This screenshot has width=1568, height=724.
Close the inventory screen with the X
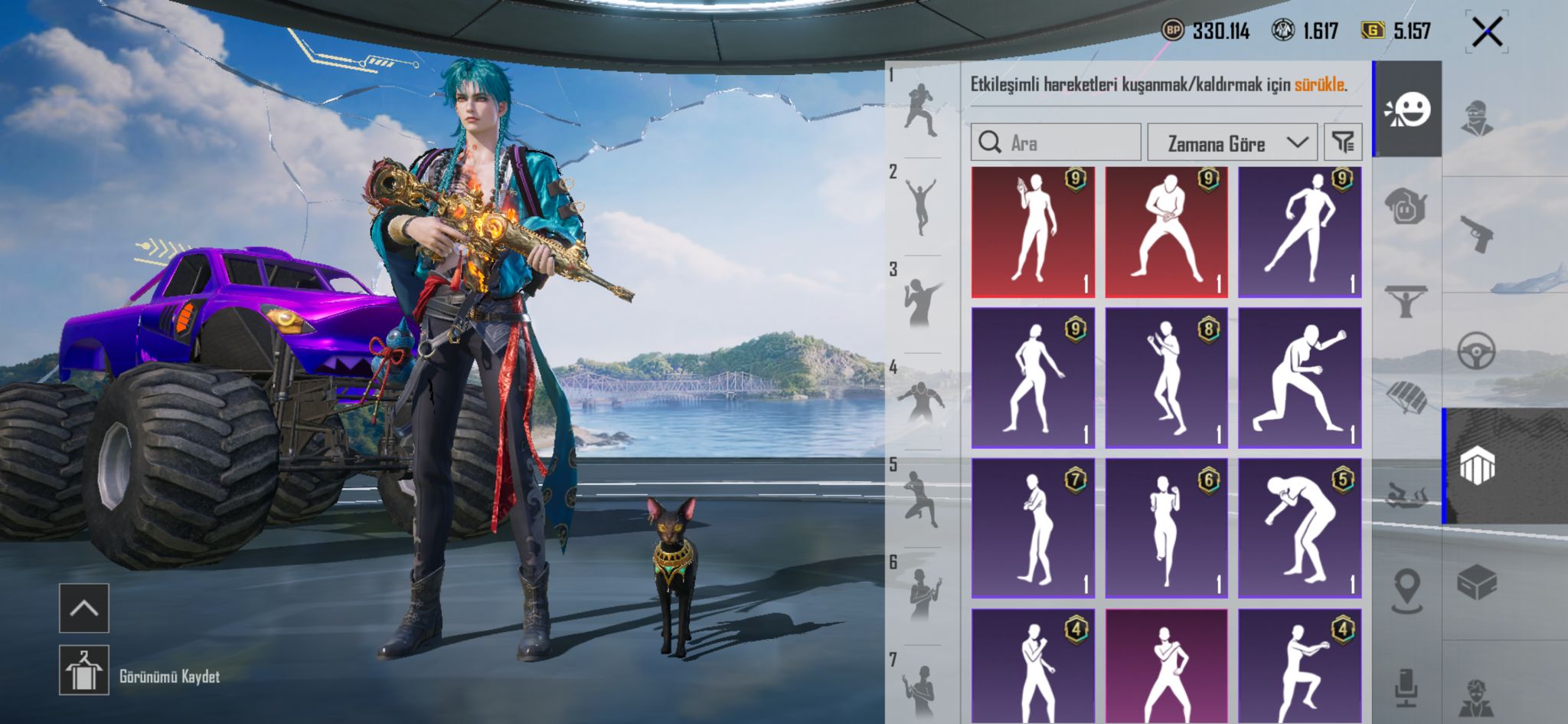1487,32
